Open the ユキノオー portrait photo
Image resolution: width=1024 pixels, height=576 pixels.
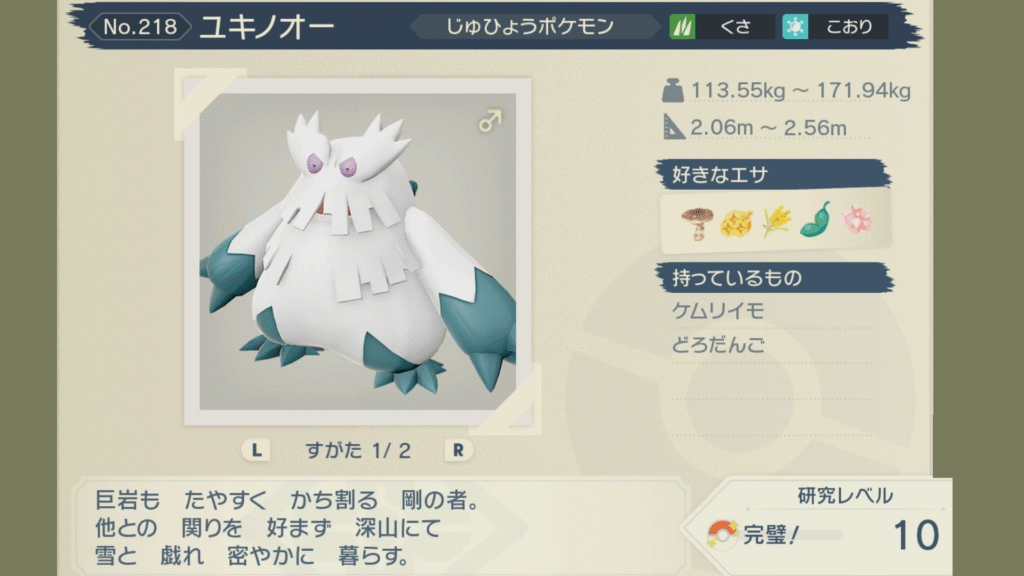point(358,250)
